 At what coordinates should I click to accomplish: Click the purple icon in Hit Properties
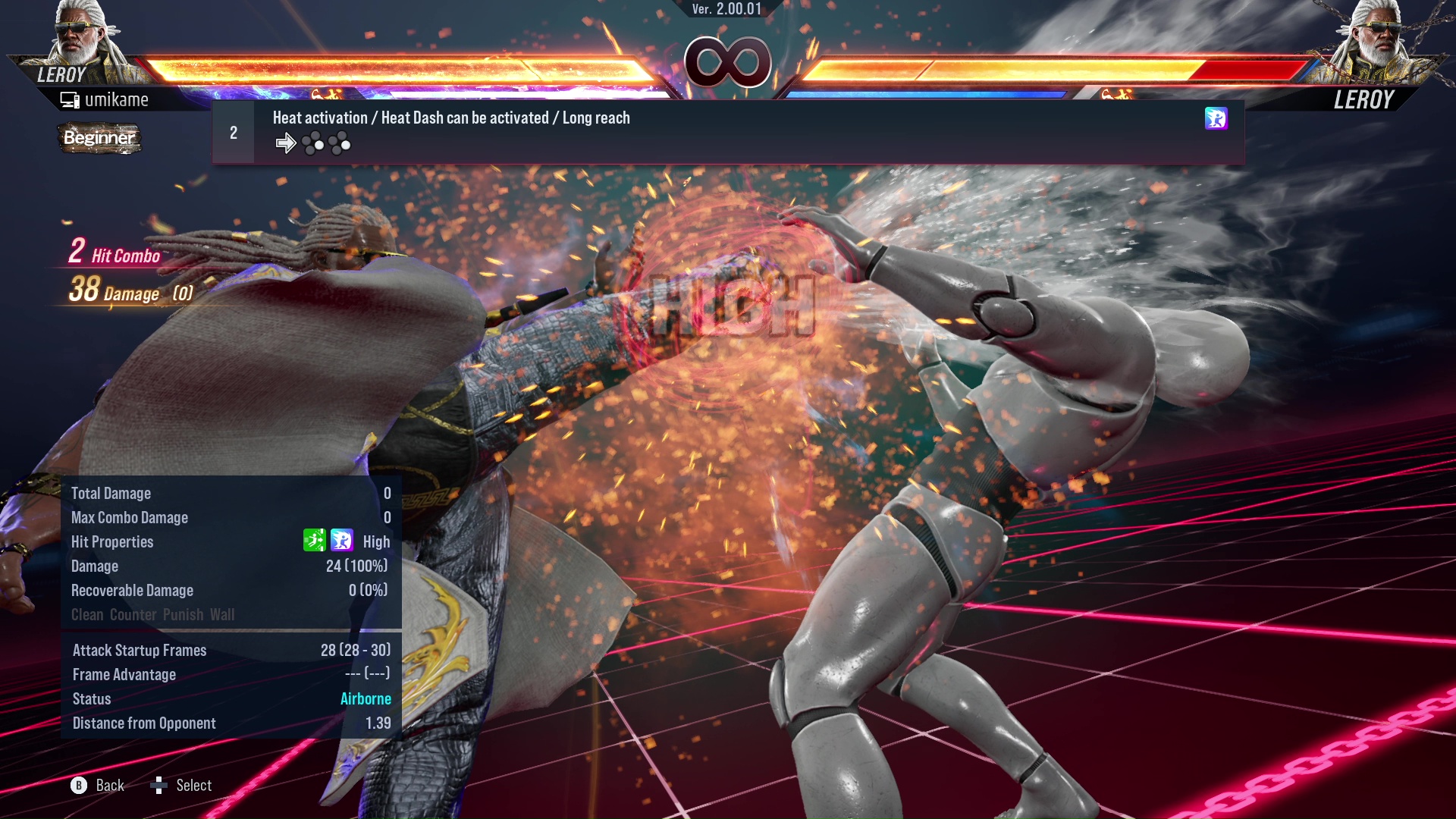342,540
